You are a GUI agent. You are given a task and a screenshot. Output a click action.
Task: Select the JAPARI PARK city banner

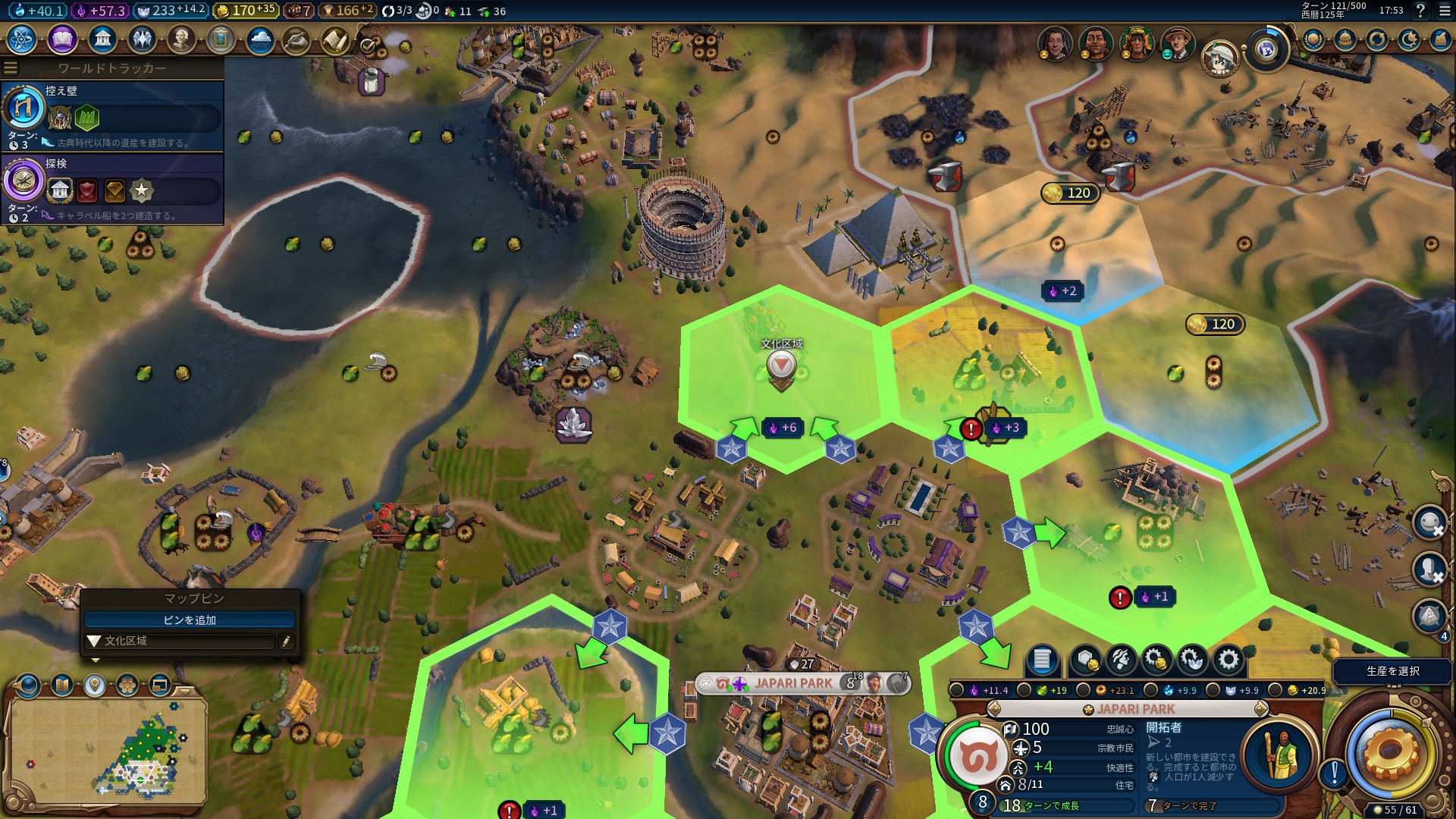(793, 683)
